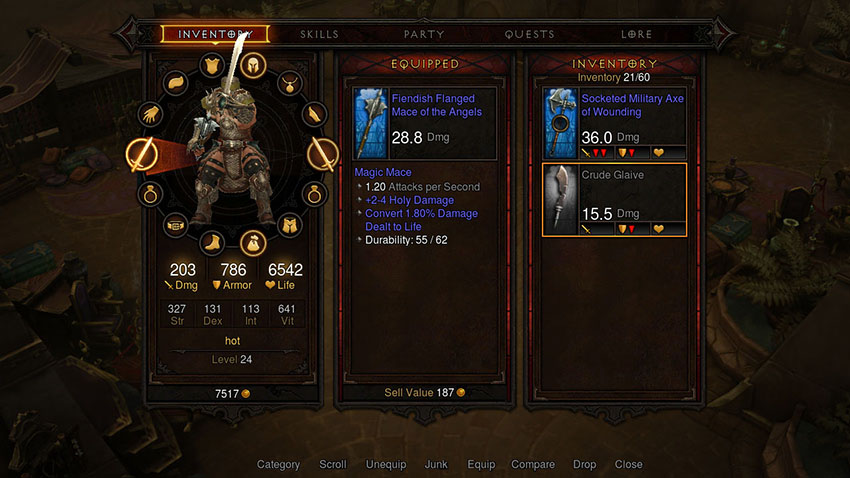Select the pants equipment slot
This screenshot has width=850, height=478.
(x=289, y=225)
